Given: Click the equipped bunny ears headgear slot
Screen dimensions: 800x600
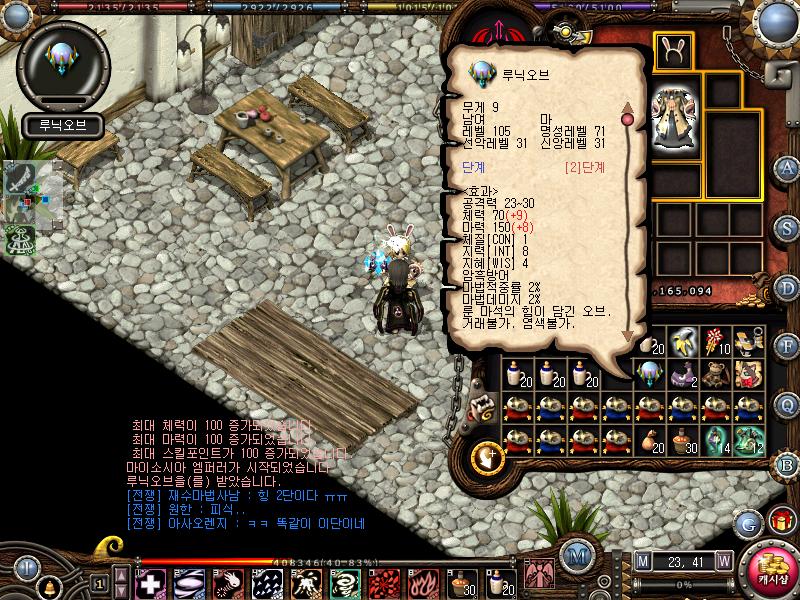Looking at the screenshot, I should (673, 50).
